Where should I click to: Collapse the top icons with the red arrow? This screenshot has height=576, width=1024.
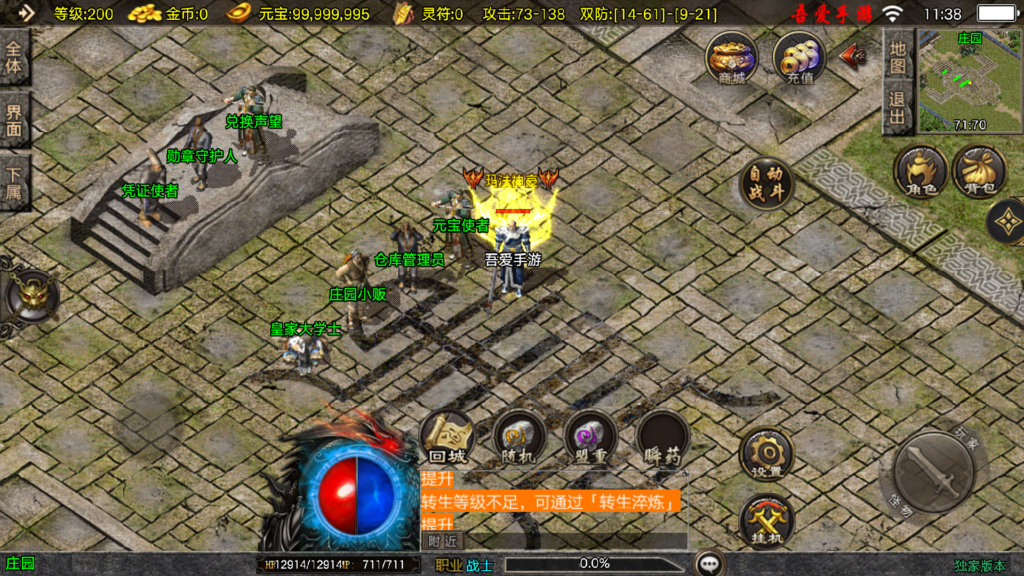coord(853,56)
